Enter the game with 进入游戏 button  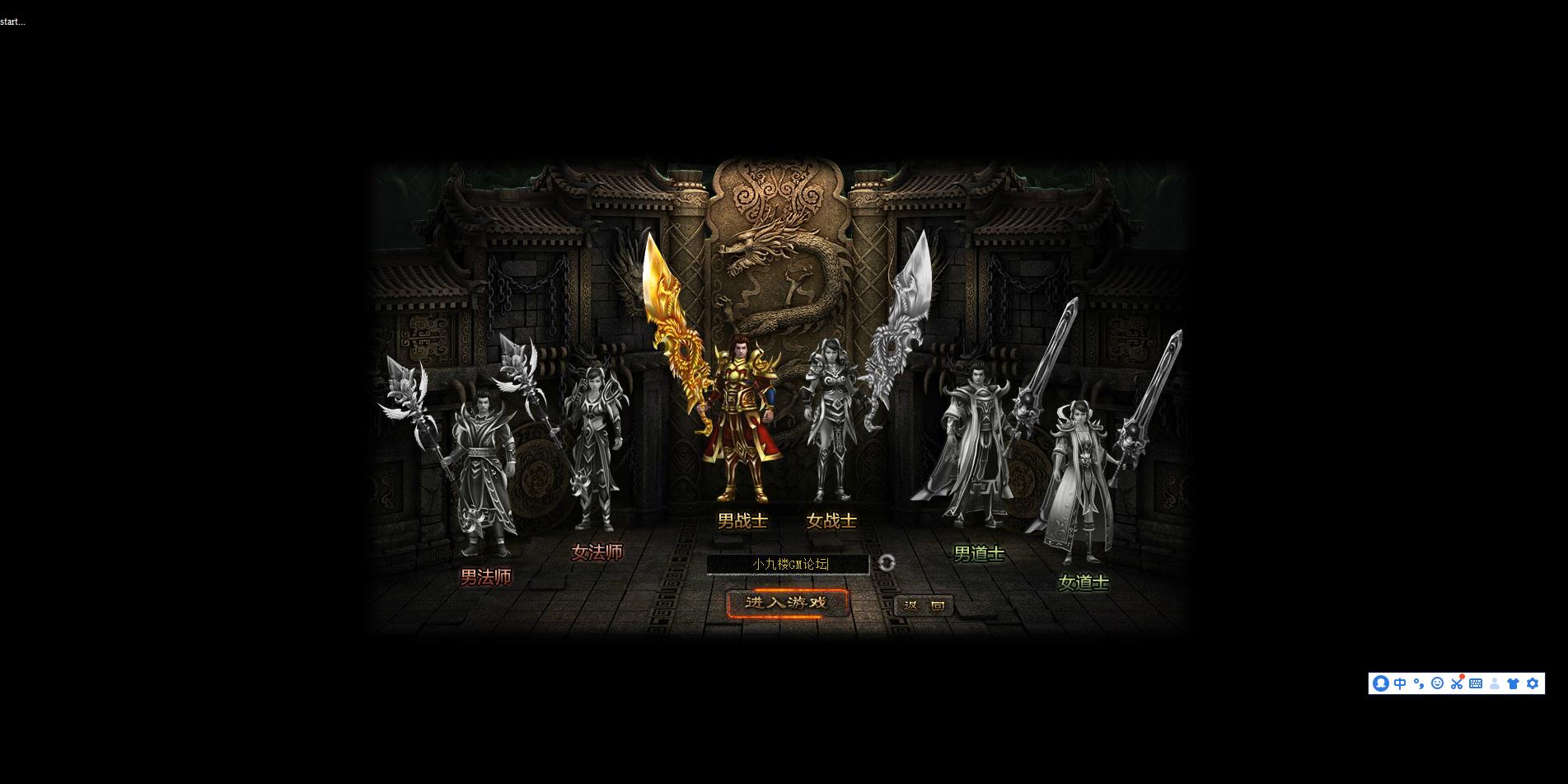[787, 603]
